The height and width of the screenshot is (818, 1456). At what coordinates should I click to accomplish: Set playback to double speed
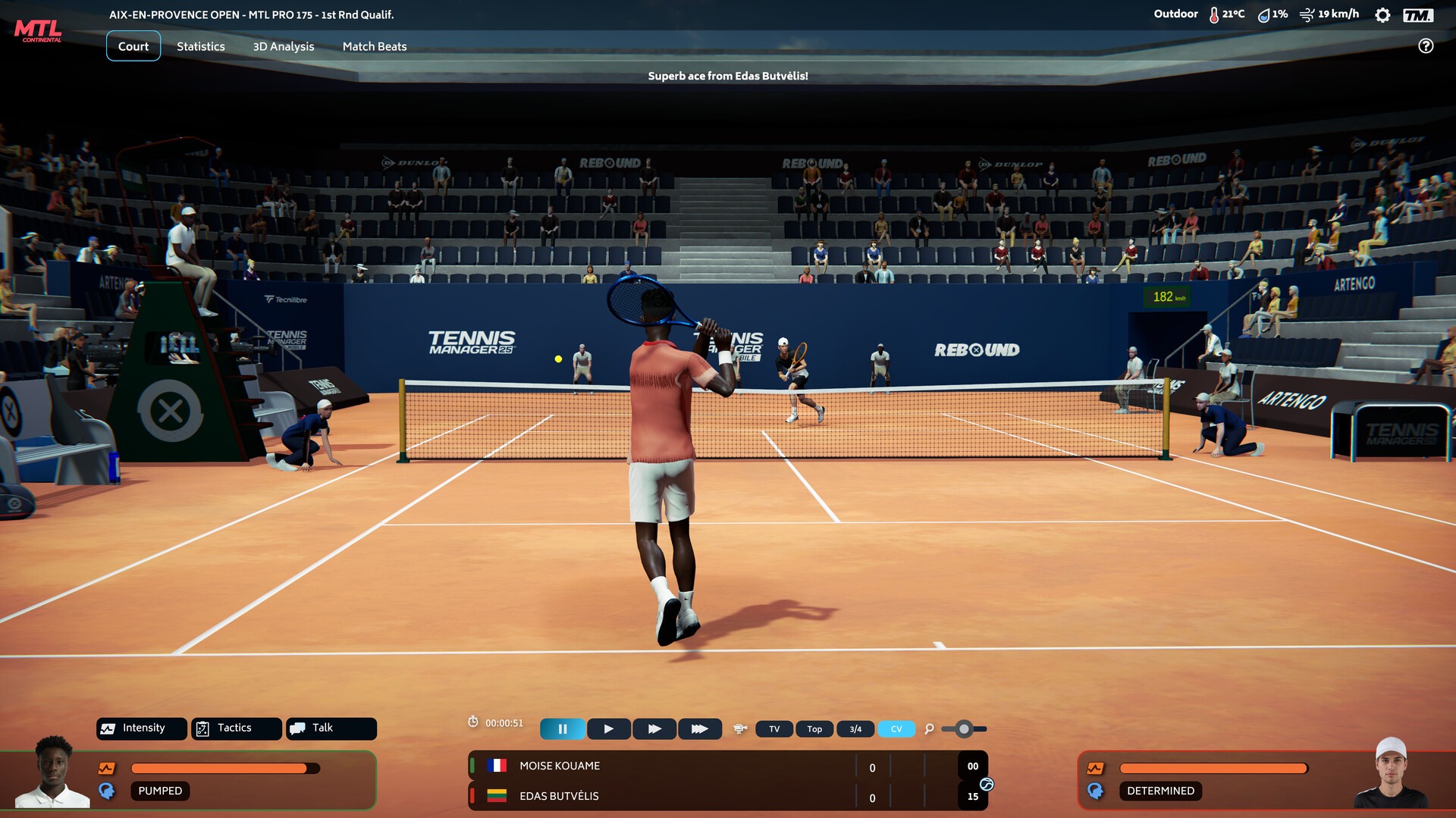click(654, 729)
